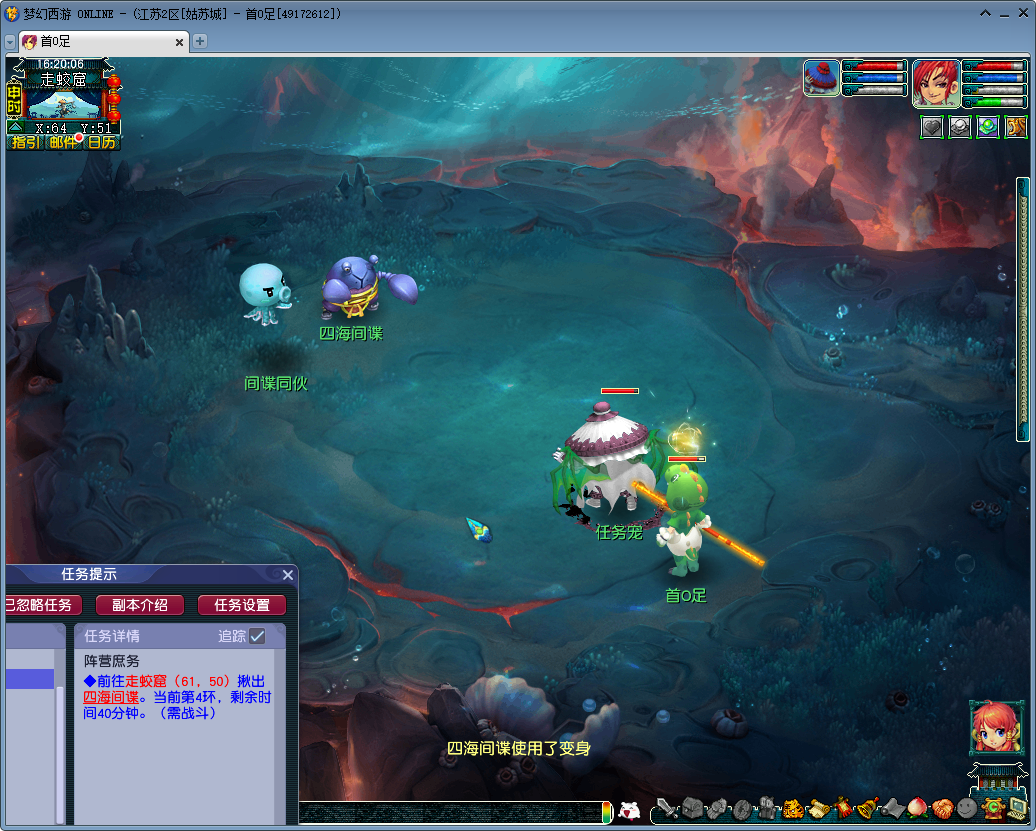
Task: Click the peach icon on the toolbar
Action: pos(917,808)
